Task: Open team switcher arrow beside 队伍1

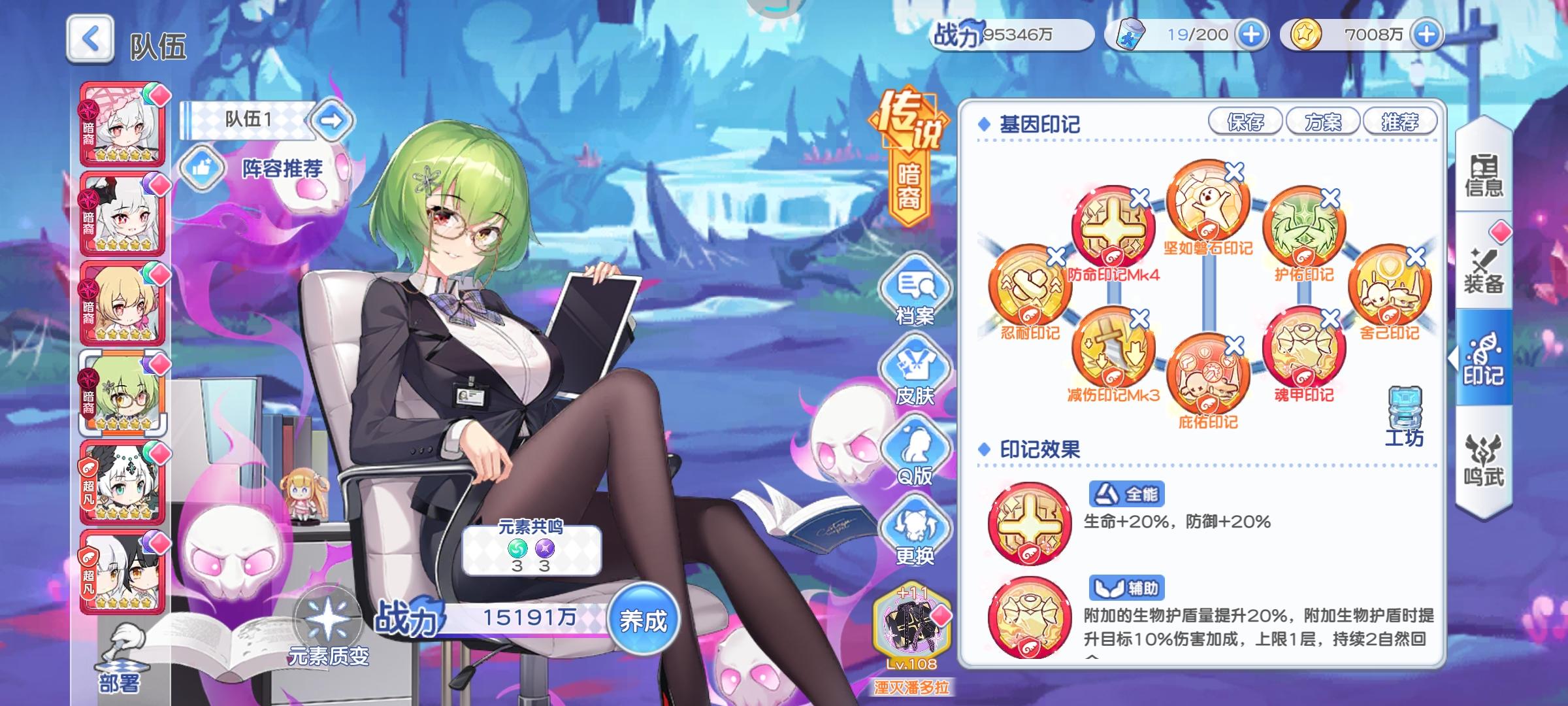Action: point(333,119)
